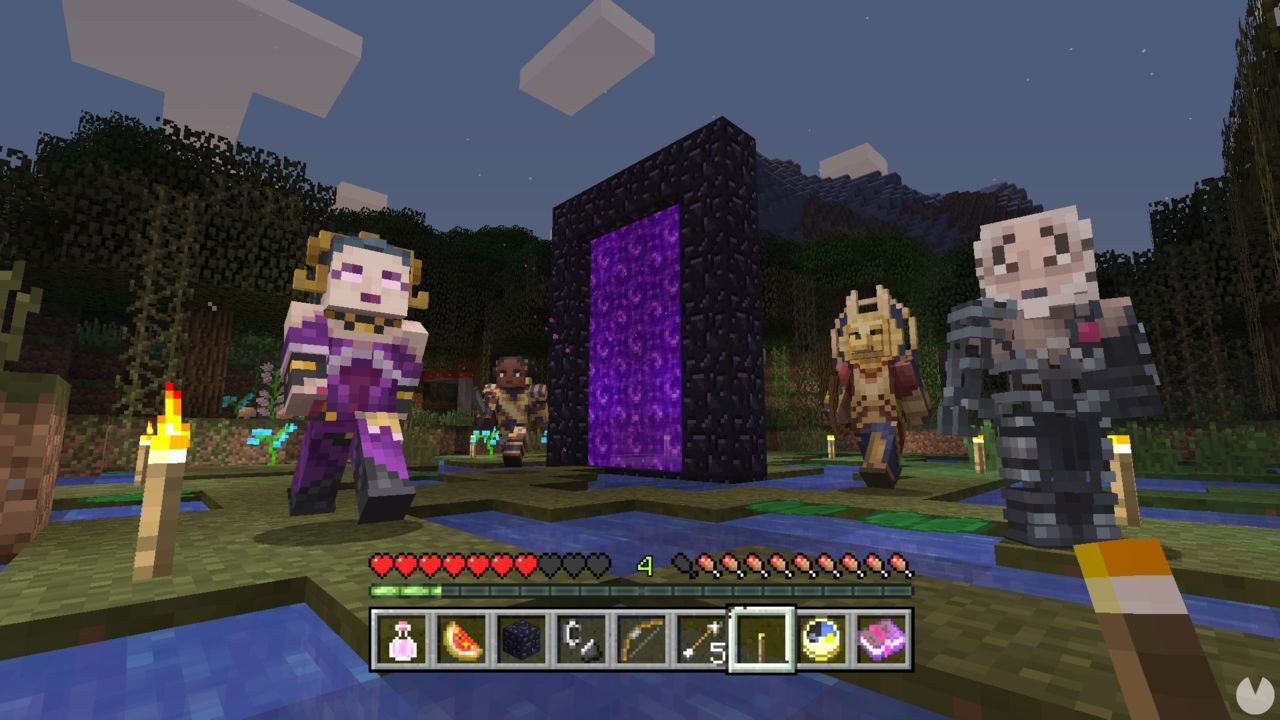Viewport: 1280px width, 720px height.
Task: Select the enchanted book in the last slot
Action: pyautogui.click(x=883, y=640)
